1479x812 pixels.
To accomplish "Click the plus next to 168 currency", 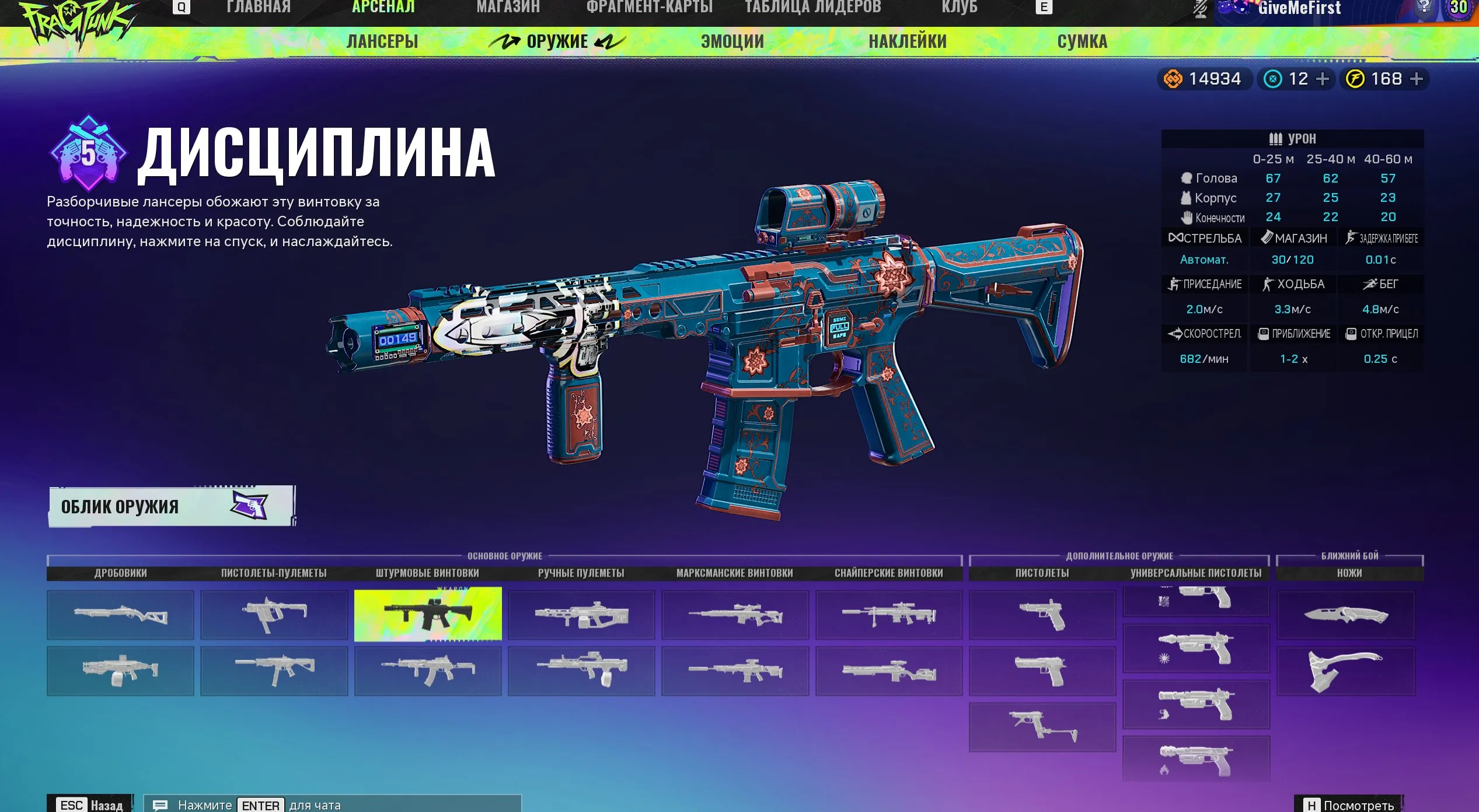I will (x=1417, y=79).
